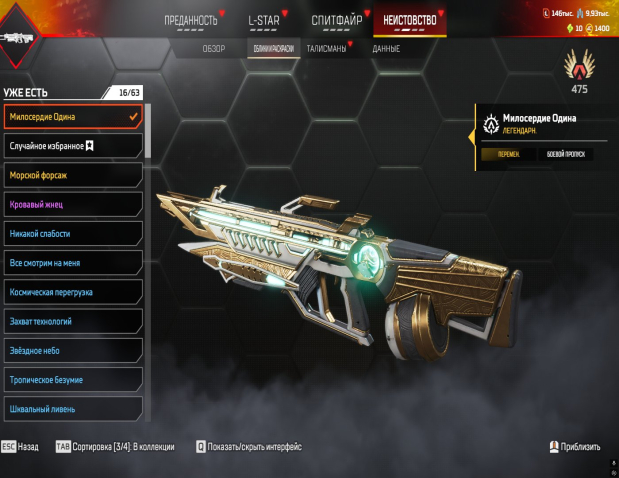This screenshot has width=619, height=478.
Task: Select the Морской форсаж skin
Action: click(x=73, y=175)
